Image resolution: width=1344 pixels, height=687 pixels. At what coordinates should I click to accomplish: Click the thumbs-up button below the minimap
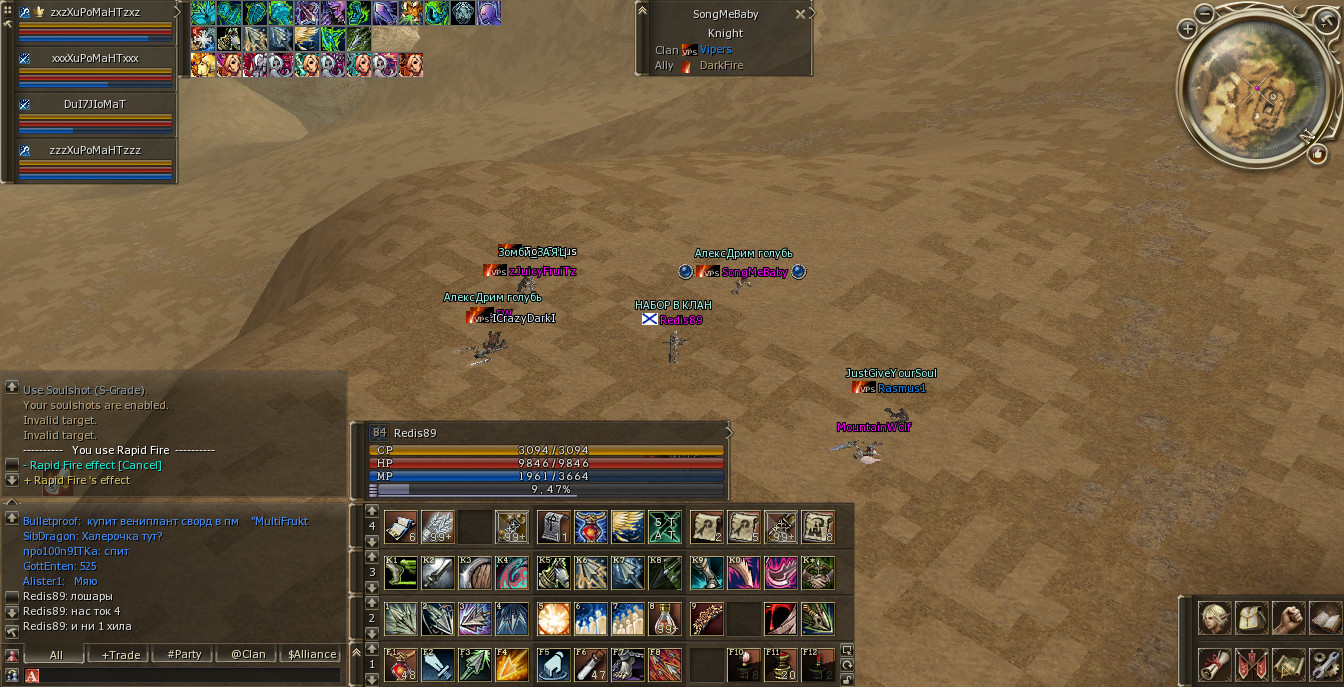pyautogui.click(x=1317, y=154)
